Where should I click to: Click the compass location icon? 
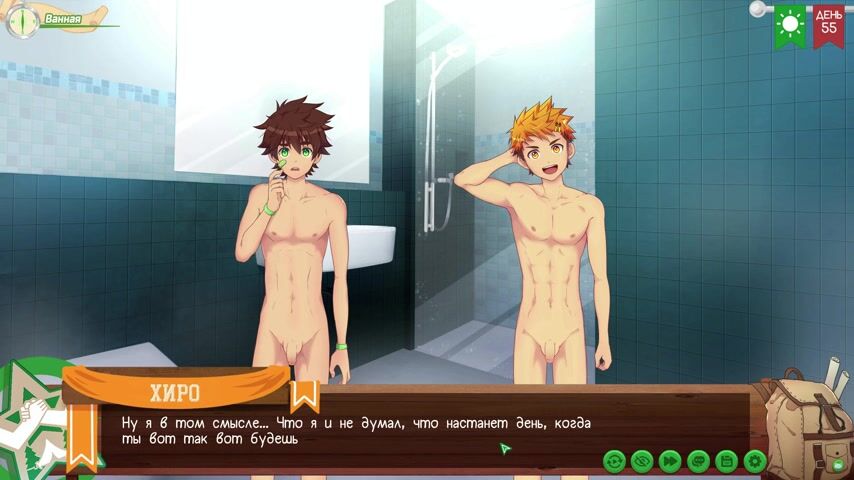21,21
